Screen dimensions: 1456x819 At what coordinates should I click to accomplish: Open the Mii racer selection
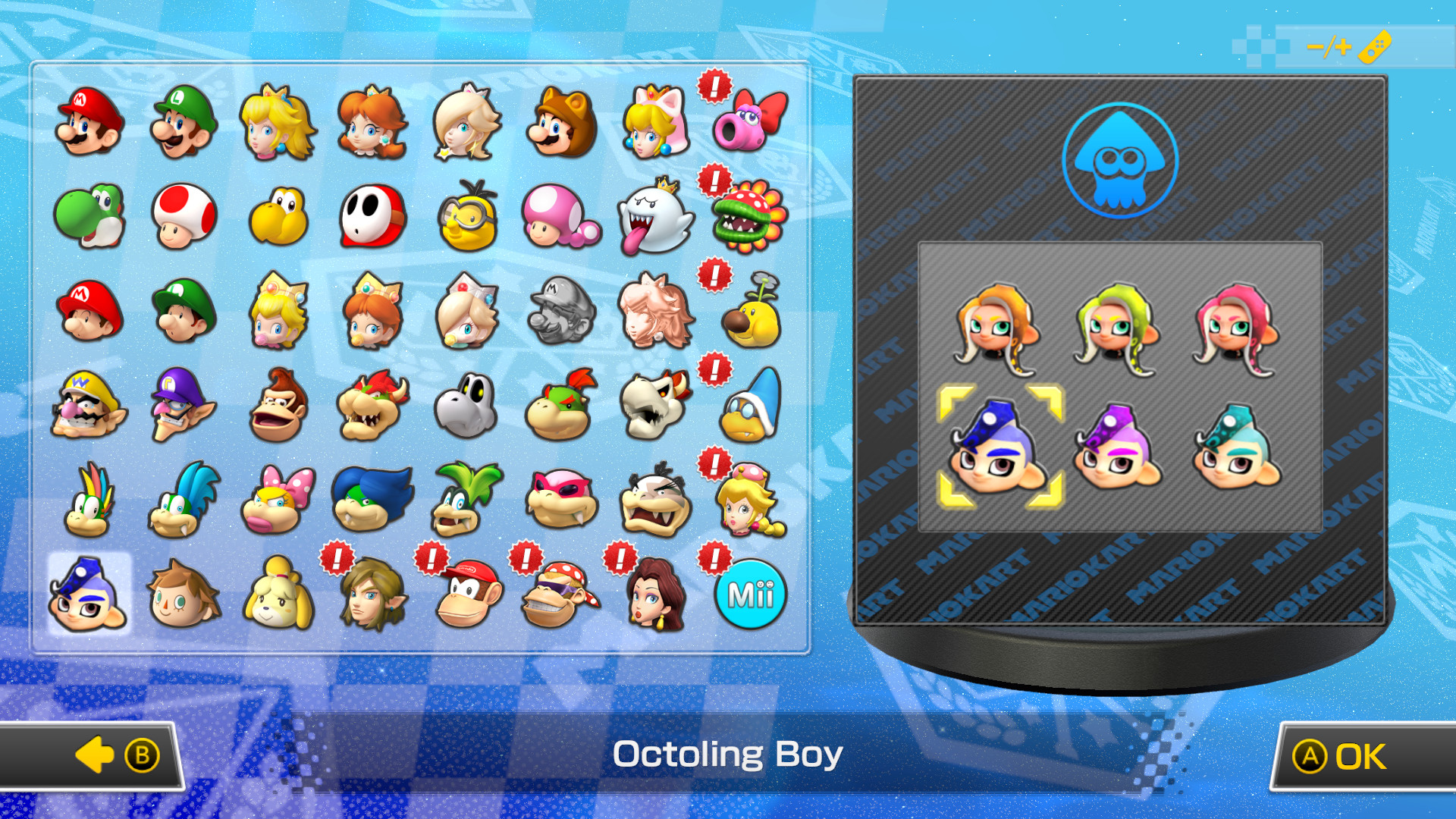(751, 597)
